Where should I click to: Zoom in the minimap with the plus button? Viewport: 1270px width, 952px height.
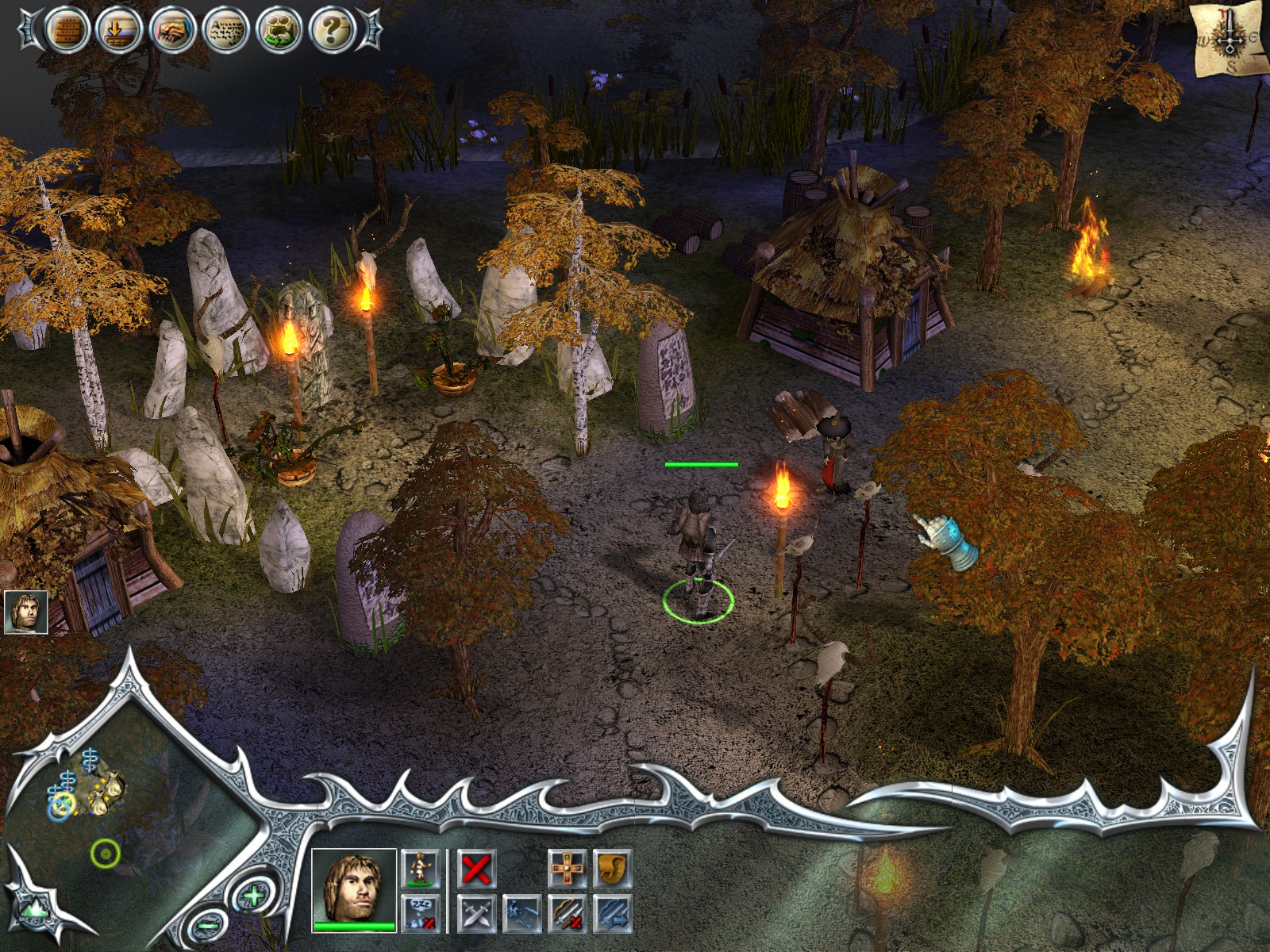pos(252,896)
